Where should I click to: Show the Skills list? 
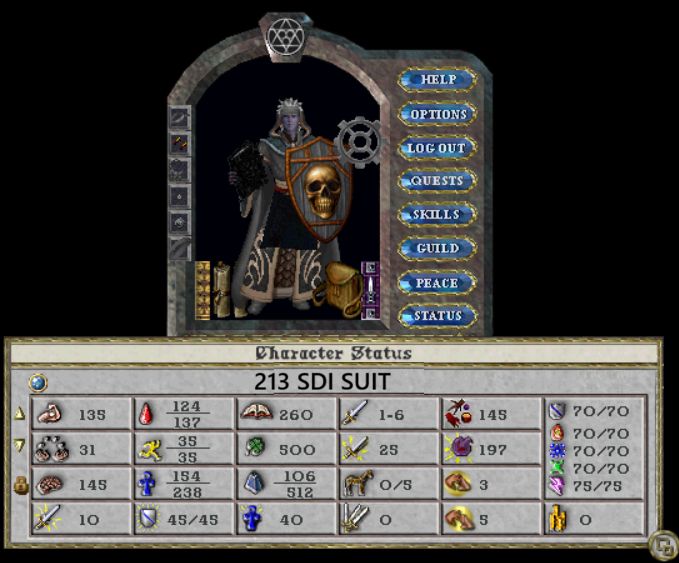coord(437,215)
